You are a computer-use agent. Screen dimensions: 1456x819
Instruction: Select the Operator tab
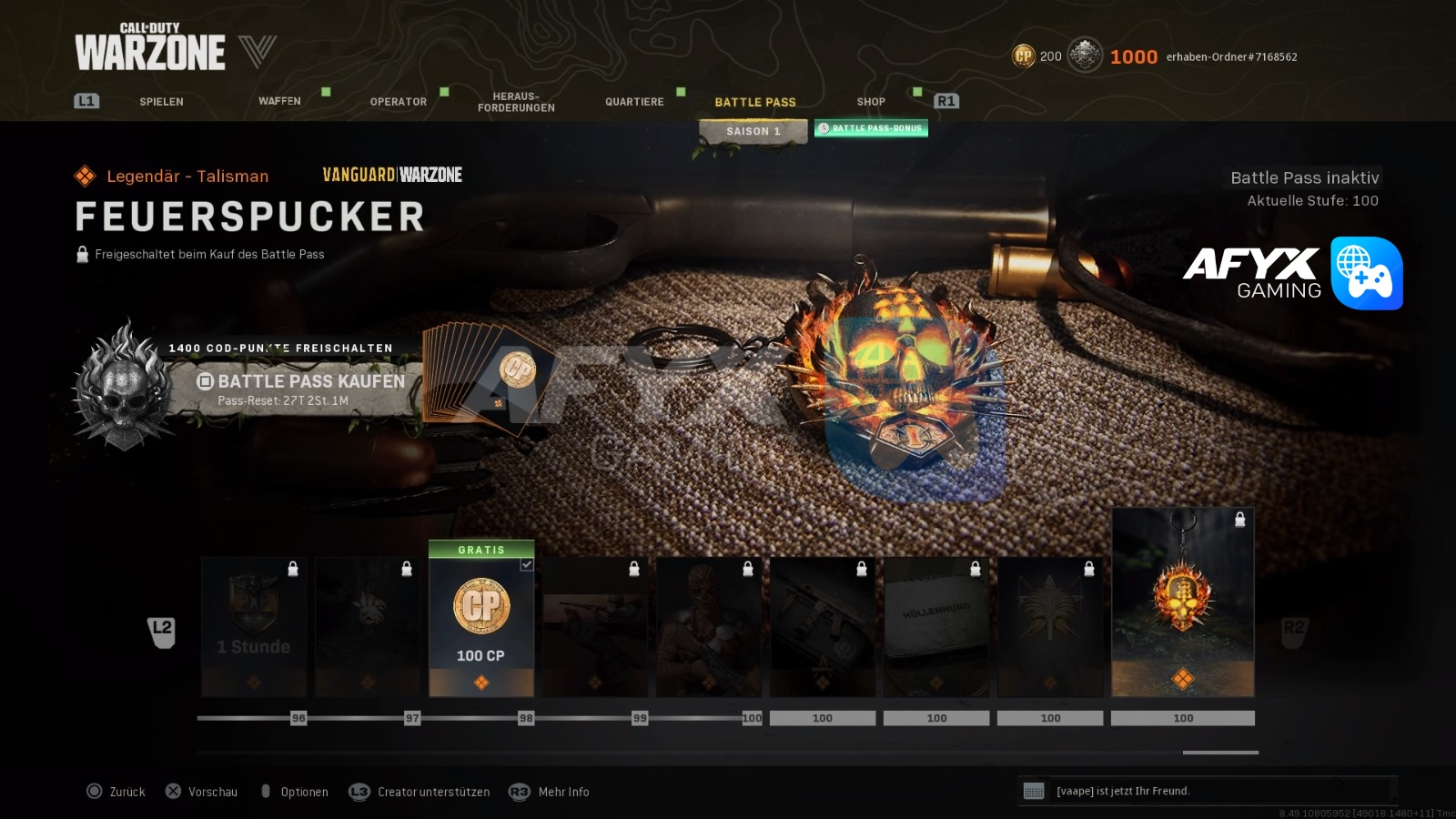click(x=398, y=102)
